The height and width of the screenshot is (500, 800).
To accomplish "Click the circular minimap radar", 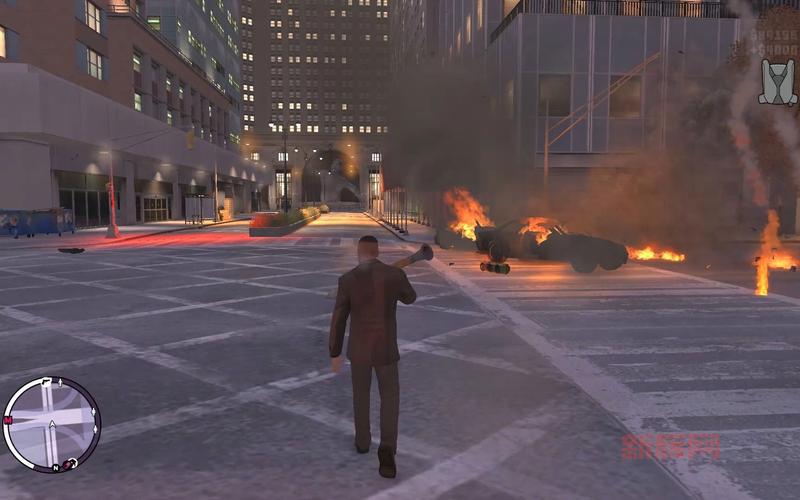I will click(52, 424).
